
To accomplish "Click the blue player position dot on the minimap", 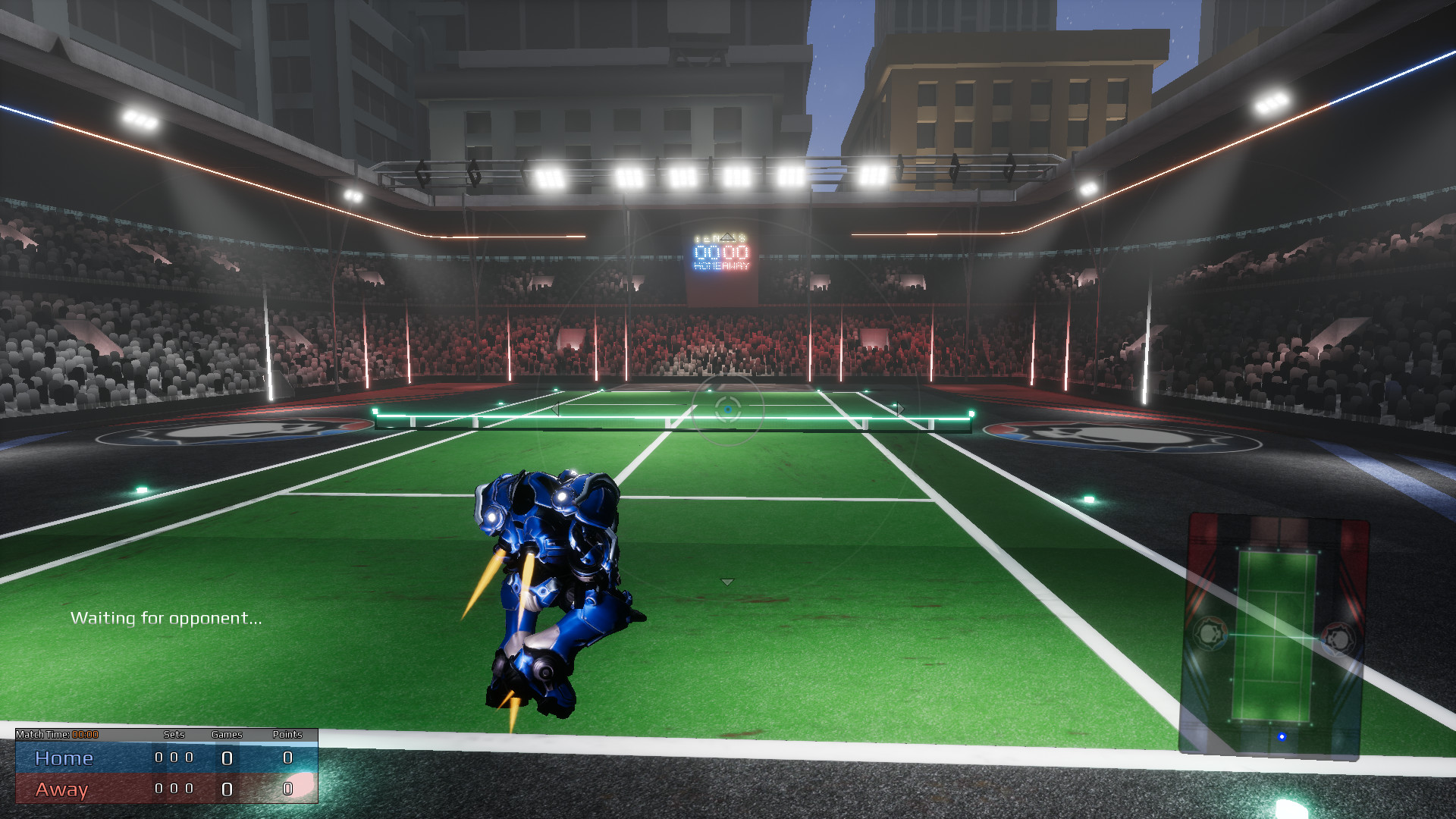I will [1282, 736].
